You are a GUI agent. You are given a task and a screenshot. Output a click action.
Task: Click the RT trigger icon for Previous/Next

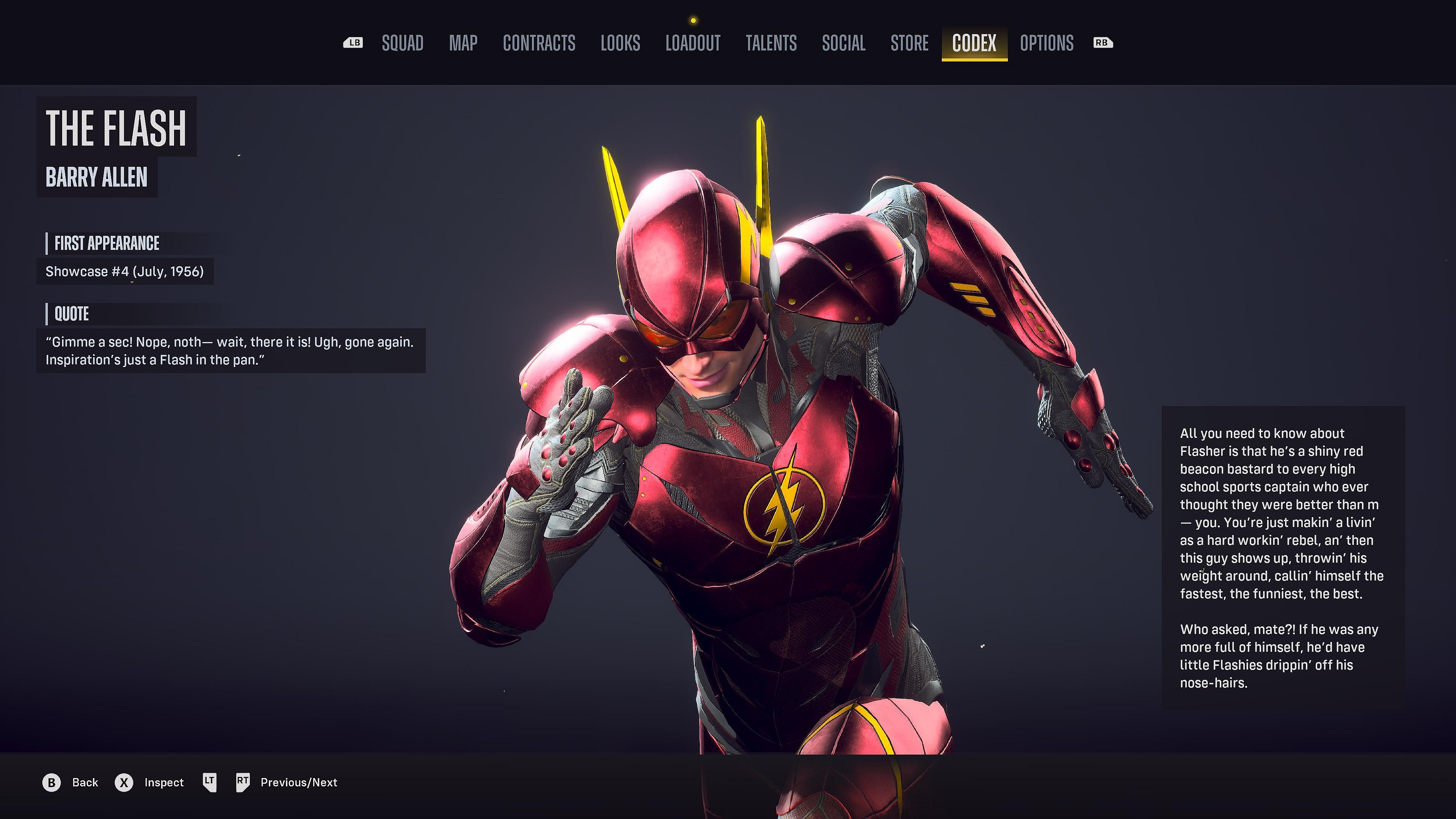click(x=243, y=782)
